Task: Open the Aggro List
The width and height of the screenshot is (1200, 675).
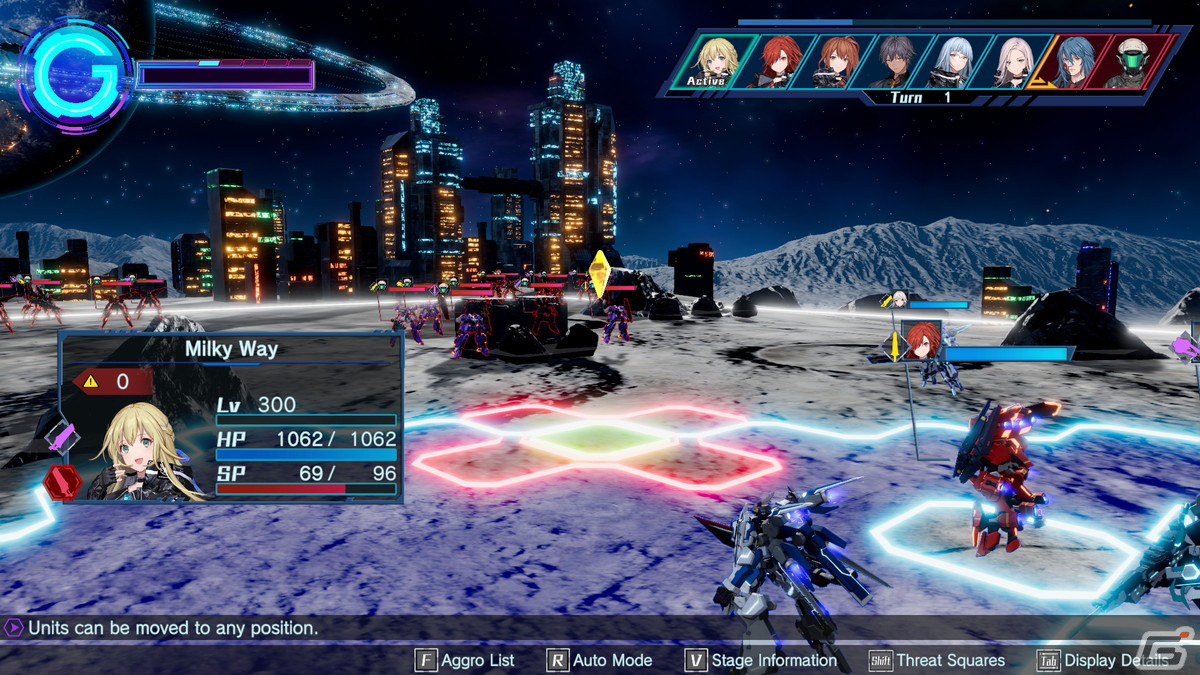Action: point(465,660)
